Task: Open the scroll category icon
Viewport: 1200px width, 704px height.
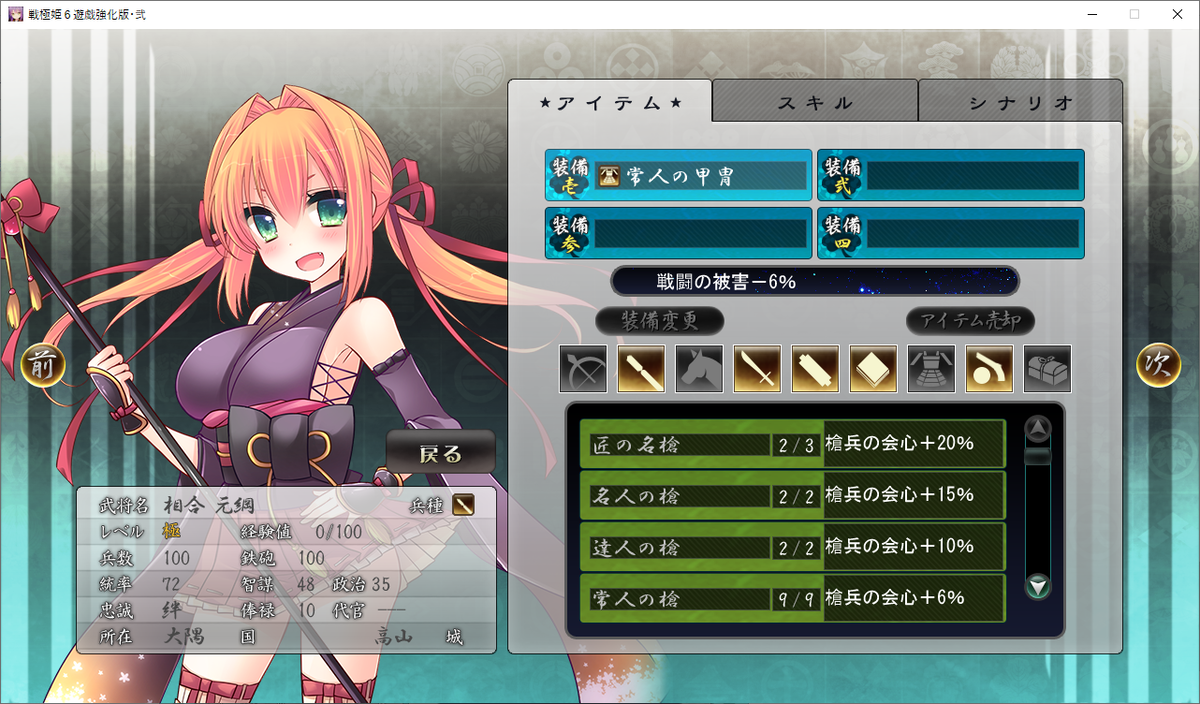Action: coord(815,369)
